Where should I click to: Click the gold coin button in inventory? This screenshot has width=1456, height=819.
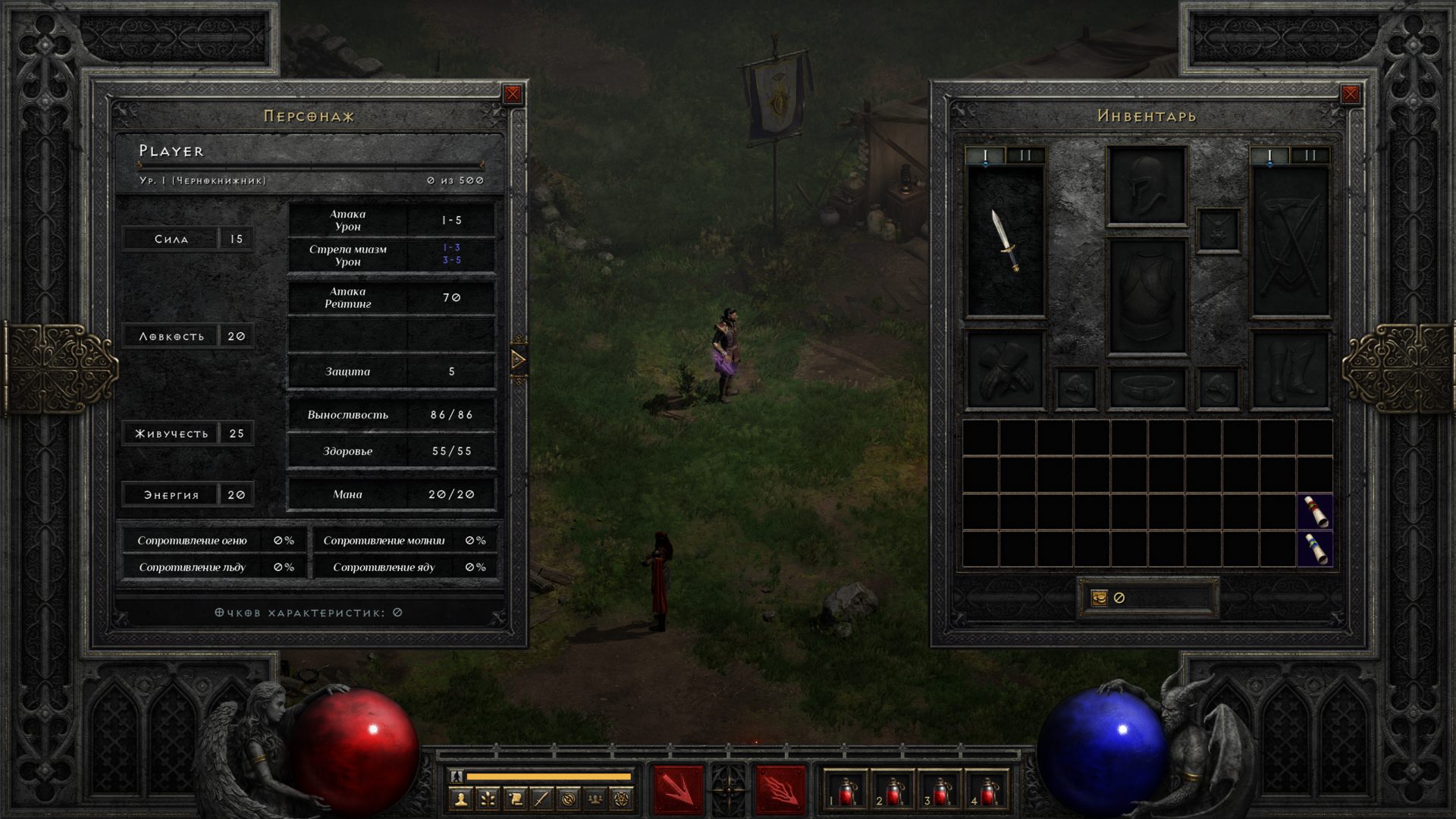(1100, 598)
